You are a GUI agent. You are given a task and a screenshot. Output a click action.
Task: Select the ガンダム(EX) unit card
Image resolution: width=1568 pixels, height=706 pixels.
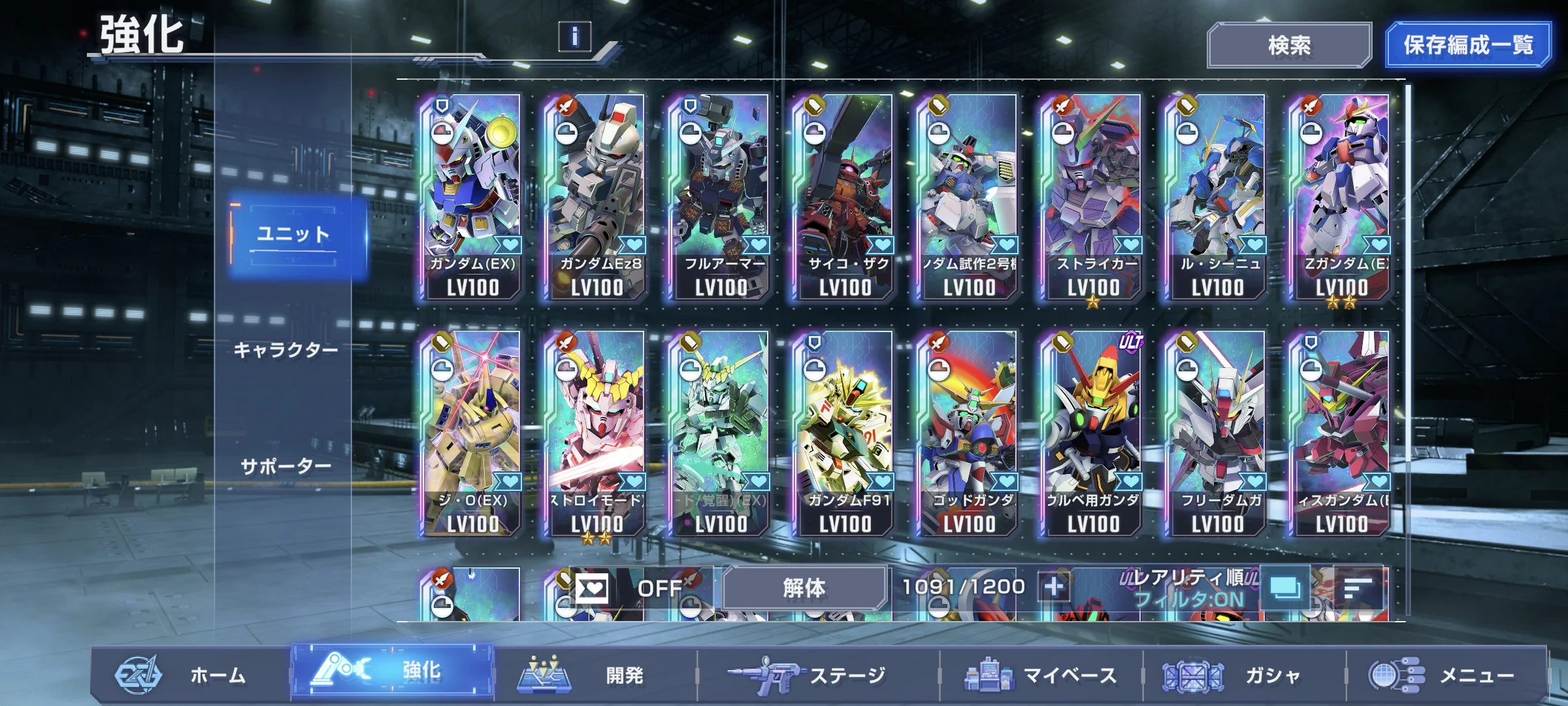coord(472,196)
